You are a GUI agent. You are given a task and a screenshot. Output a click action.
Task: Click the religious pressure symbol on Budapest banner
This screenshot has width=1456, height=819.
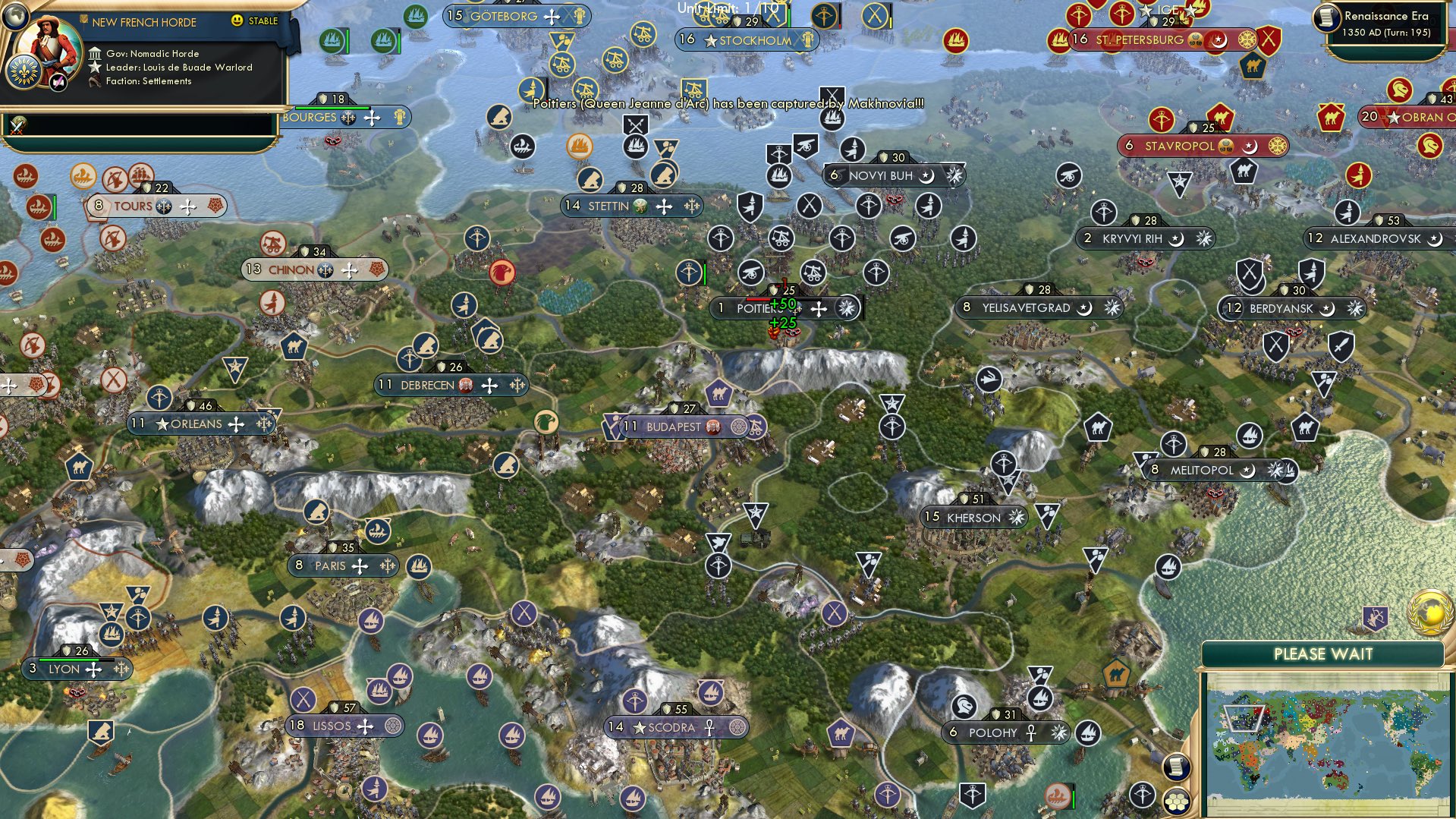click(739, 427)
